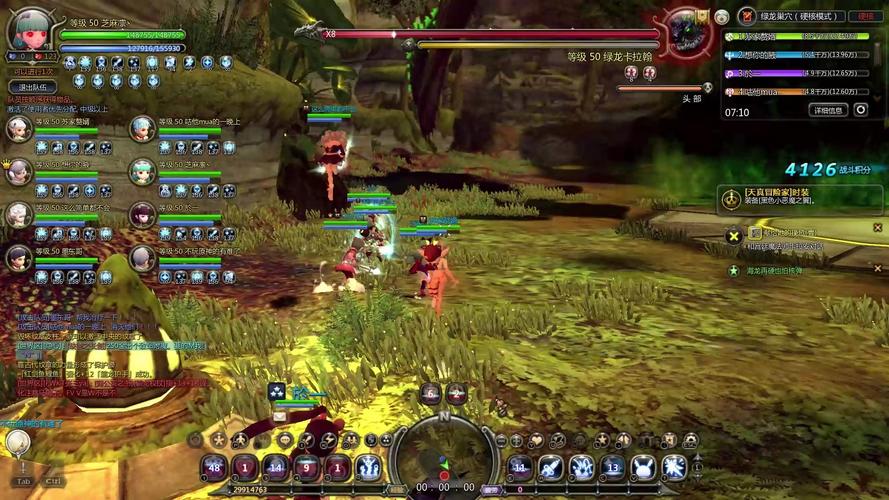
Task: Select party member 黑东哥's portrait
Action: coord(19,258)
